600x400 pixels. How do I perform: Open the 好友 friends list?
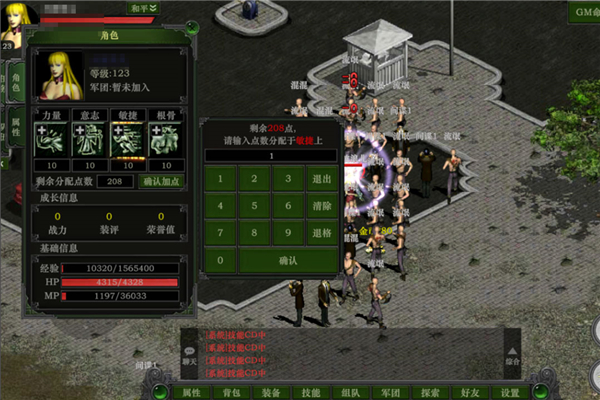(470, 392)
